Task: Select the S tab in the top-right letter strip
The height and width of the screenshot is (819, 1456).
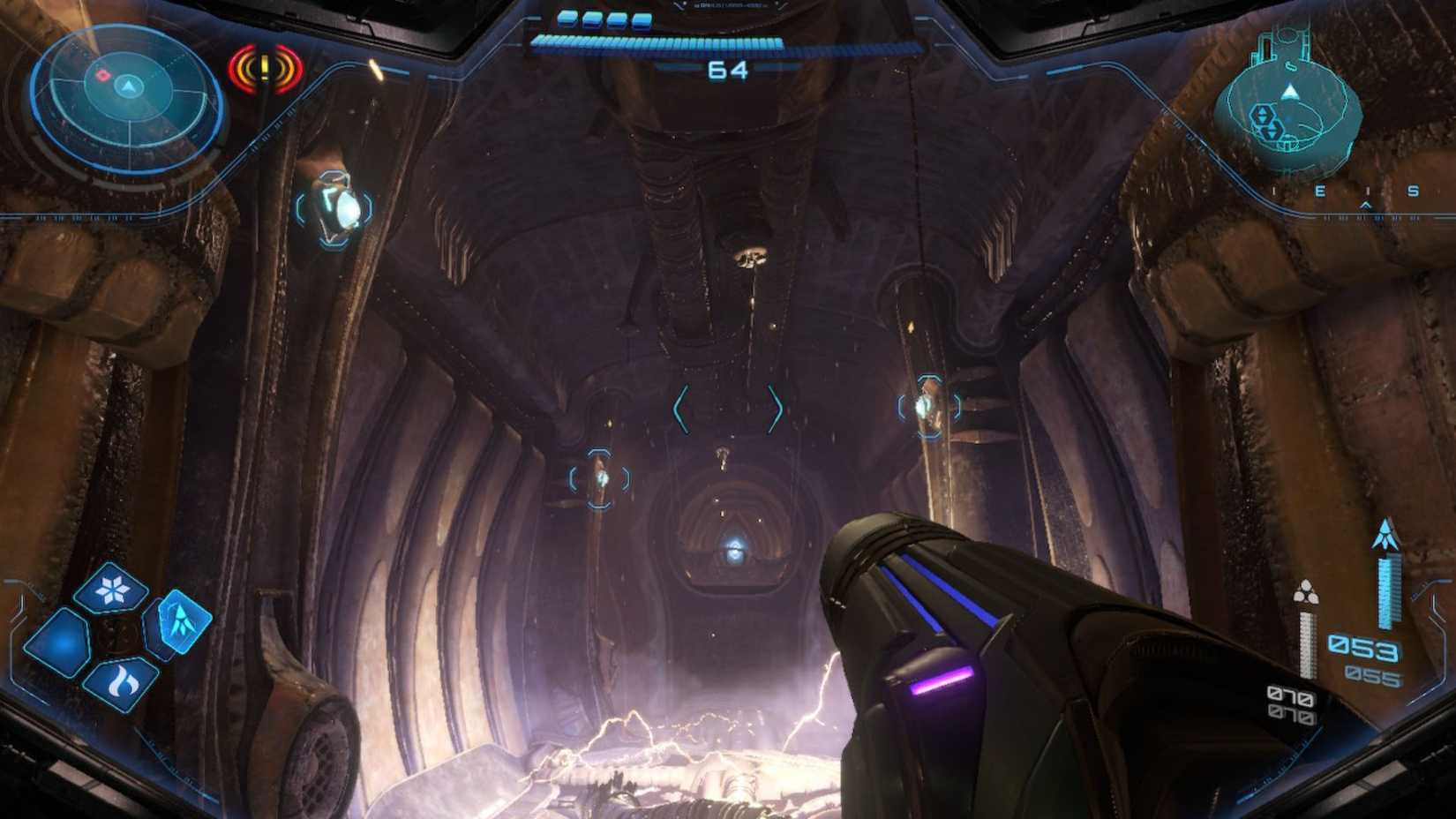Action: click(x=1413, y=192)
